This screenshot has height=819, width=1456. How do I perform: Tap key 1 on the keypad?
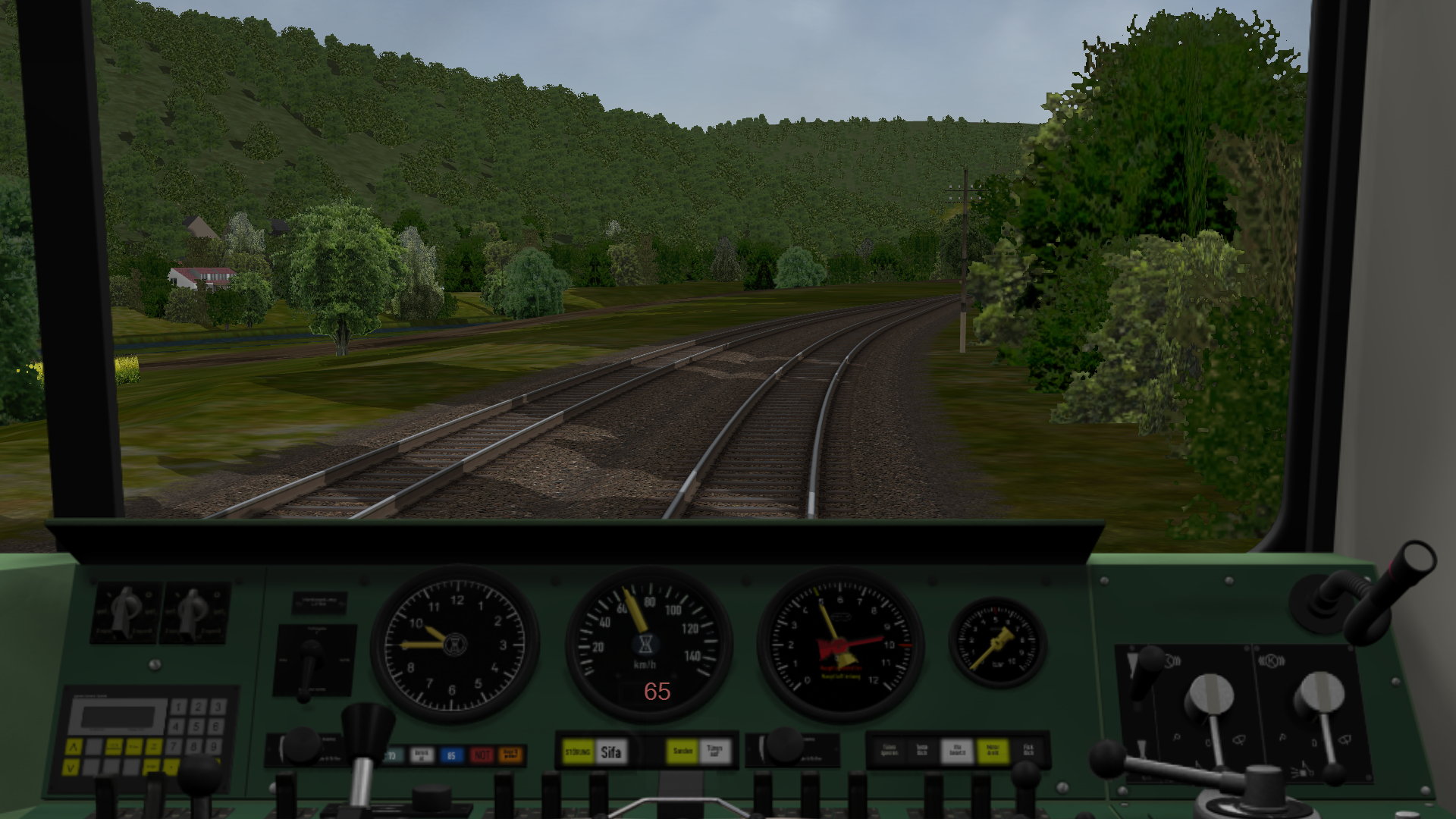(x=178, y=708)
